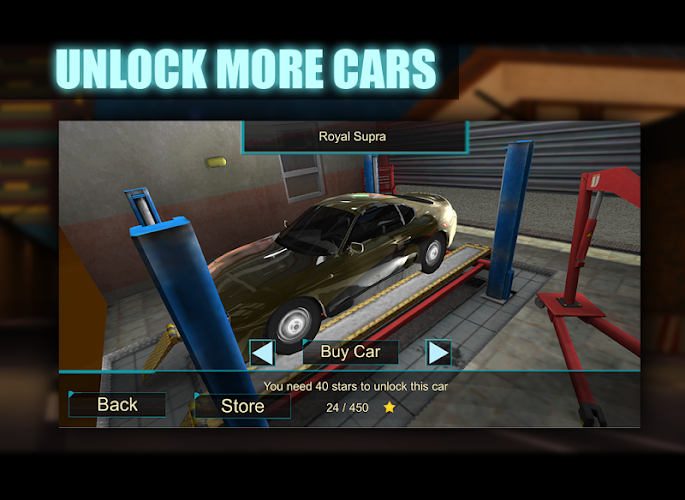This screenshot has width=685, height=500.
Task: Show the next car with right arrow
Action: point(438,352)
